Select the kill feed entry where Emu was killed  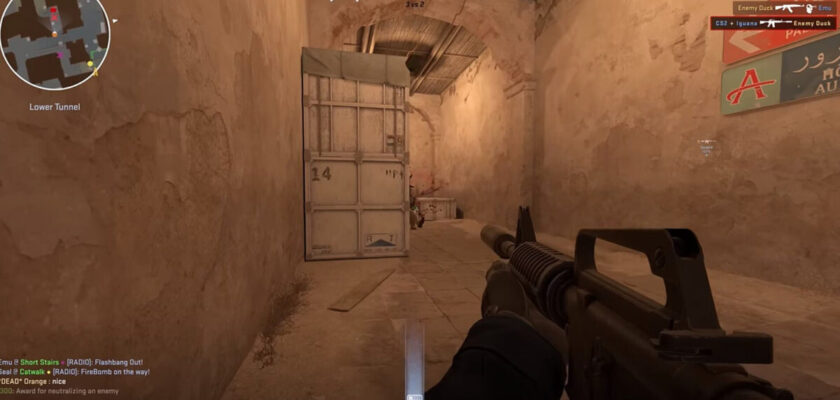coord(784,8)
